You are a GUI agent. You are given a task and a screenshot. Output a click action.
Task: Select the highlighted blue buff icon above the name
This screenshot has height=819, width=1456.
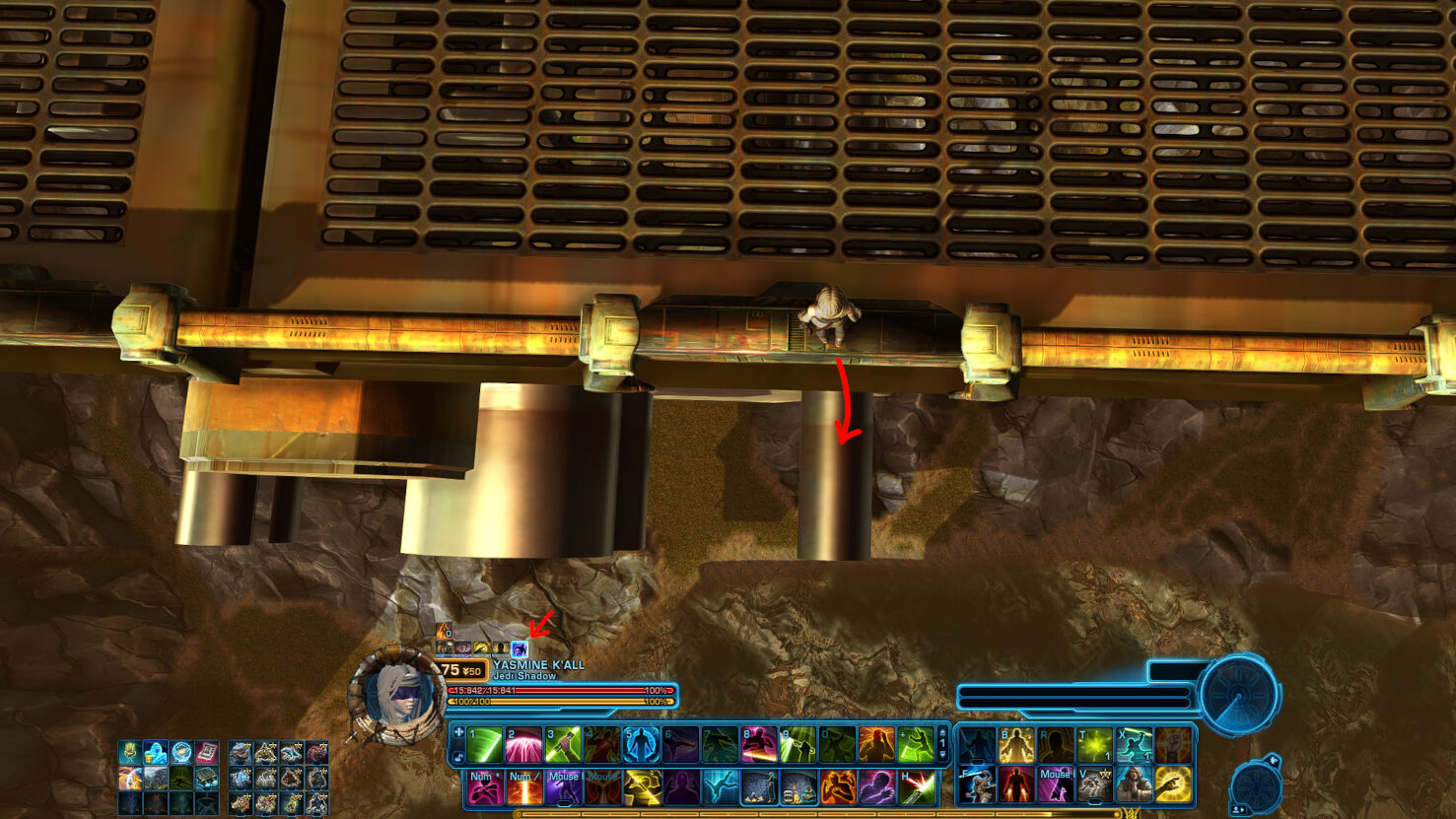pos(519,648)
